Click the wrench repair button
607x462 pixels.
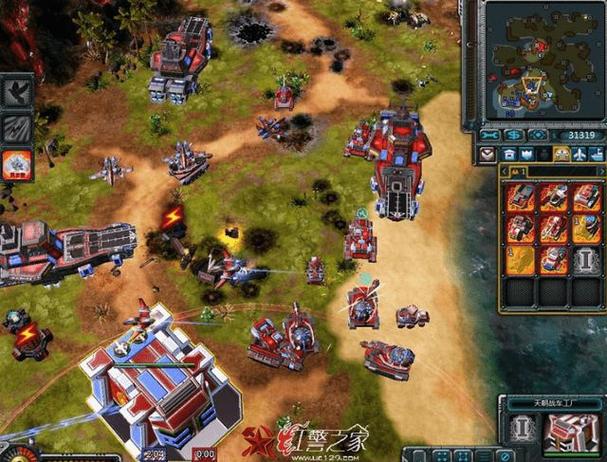[x=490, y=135]
